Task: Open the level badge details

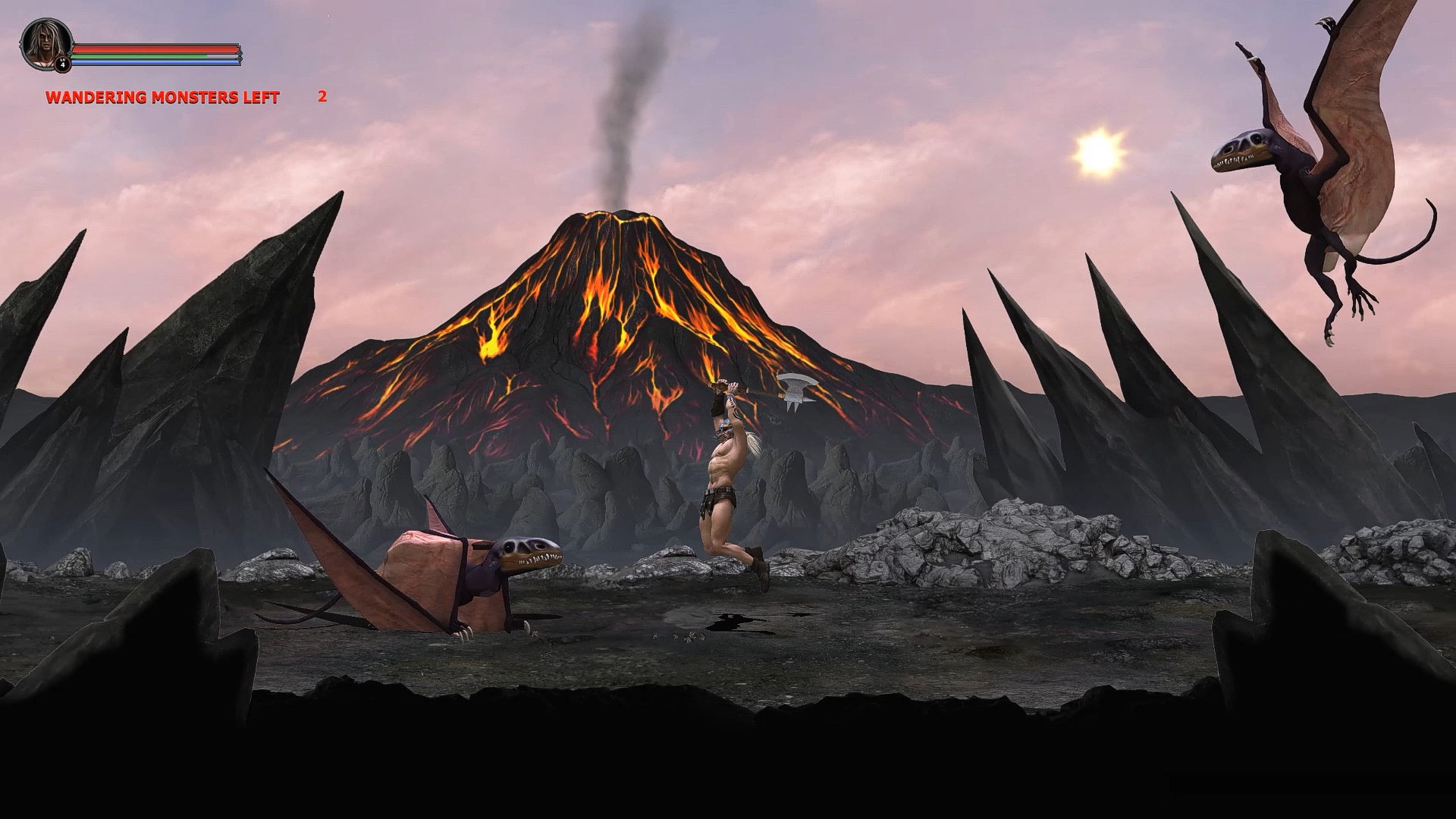Action: click(x=62, y=64)
